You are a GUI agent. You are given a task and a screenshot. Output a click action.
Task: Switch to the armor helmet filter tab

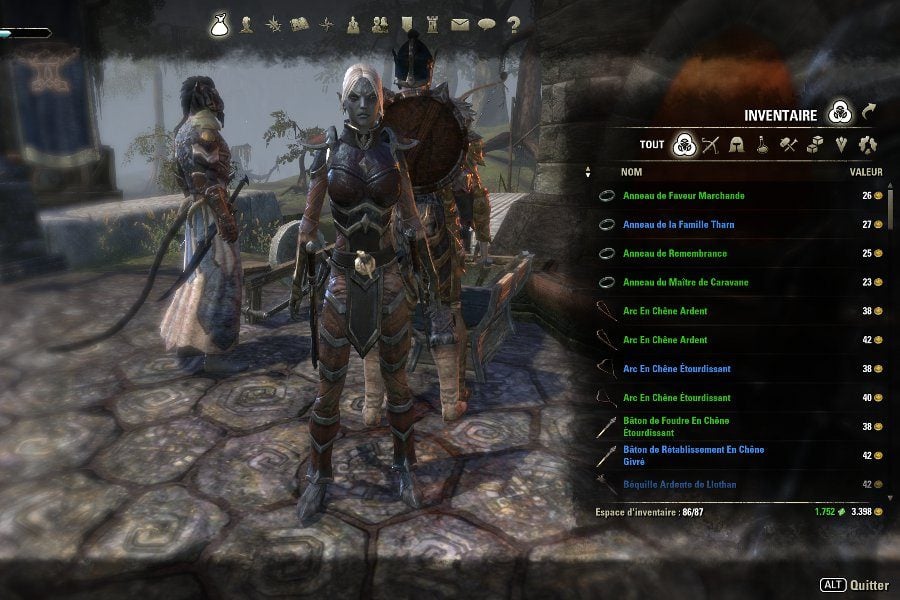click(x=737, y=144)
